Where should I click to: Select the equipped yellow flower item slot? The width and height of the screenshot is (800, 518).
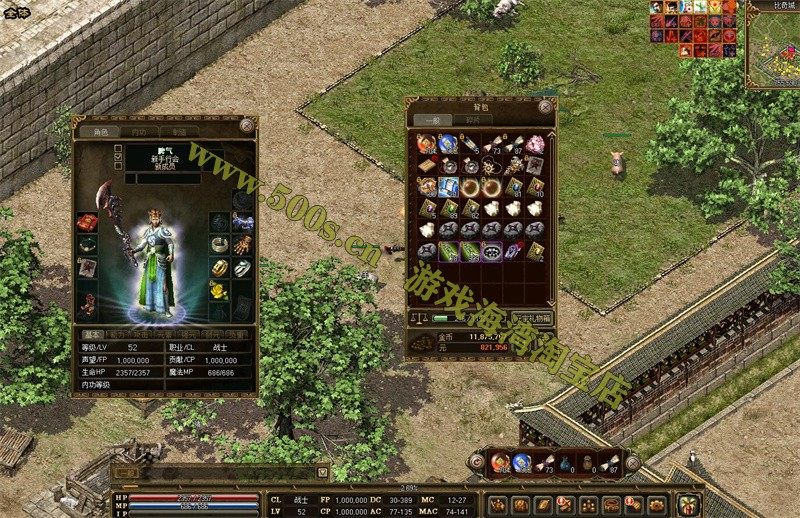point(219,290)
